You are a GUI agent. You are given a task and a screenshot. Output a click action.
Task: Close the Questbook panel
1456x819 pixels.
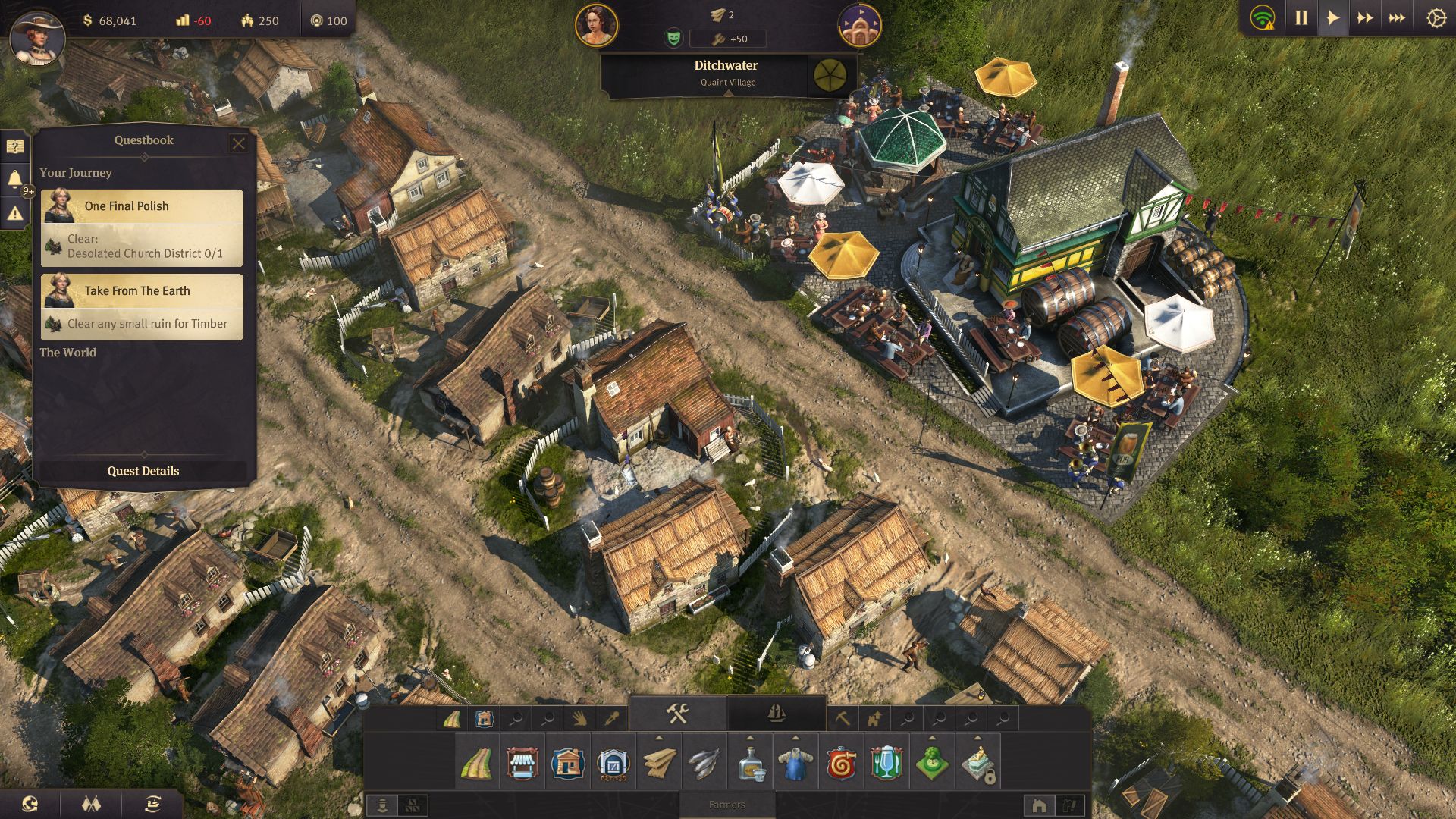click(x=238, y=143)
